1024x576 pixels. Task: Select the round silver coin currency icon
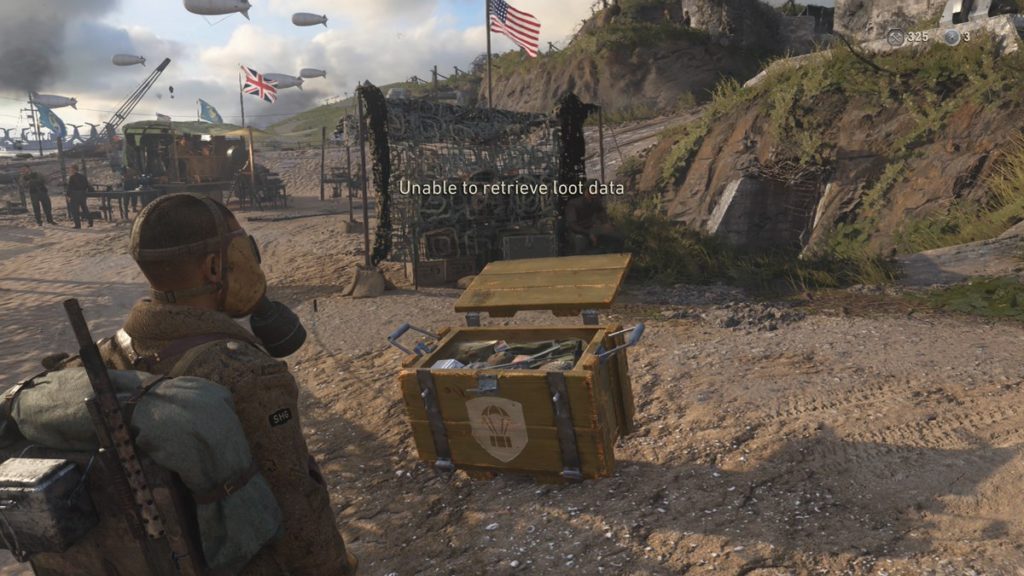[x=951, y=37]
